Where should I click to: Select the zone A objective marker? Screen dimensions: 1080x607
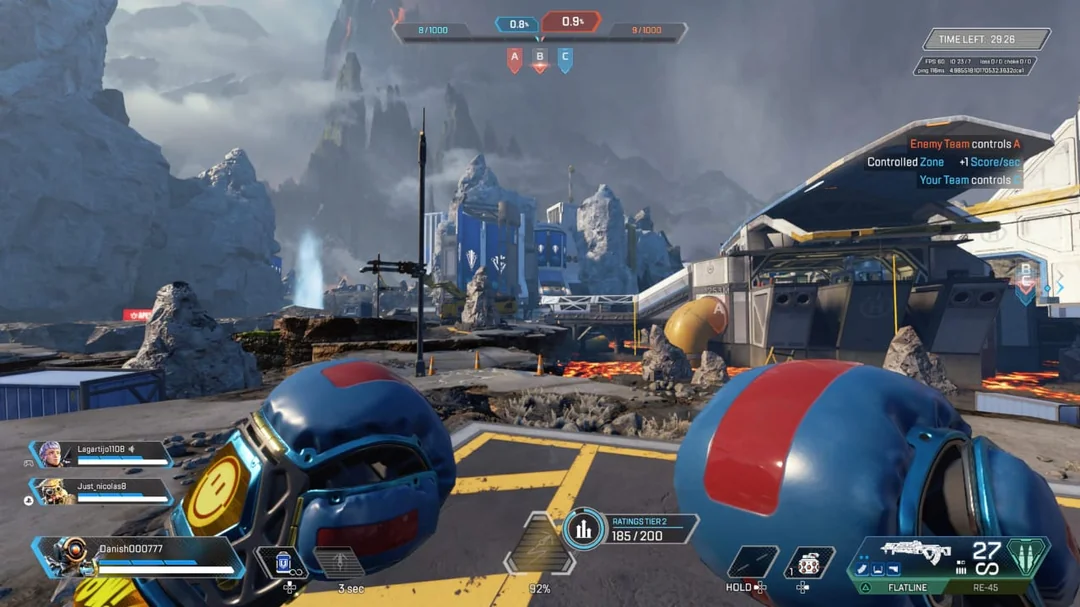pos(515,60)
